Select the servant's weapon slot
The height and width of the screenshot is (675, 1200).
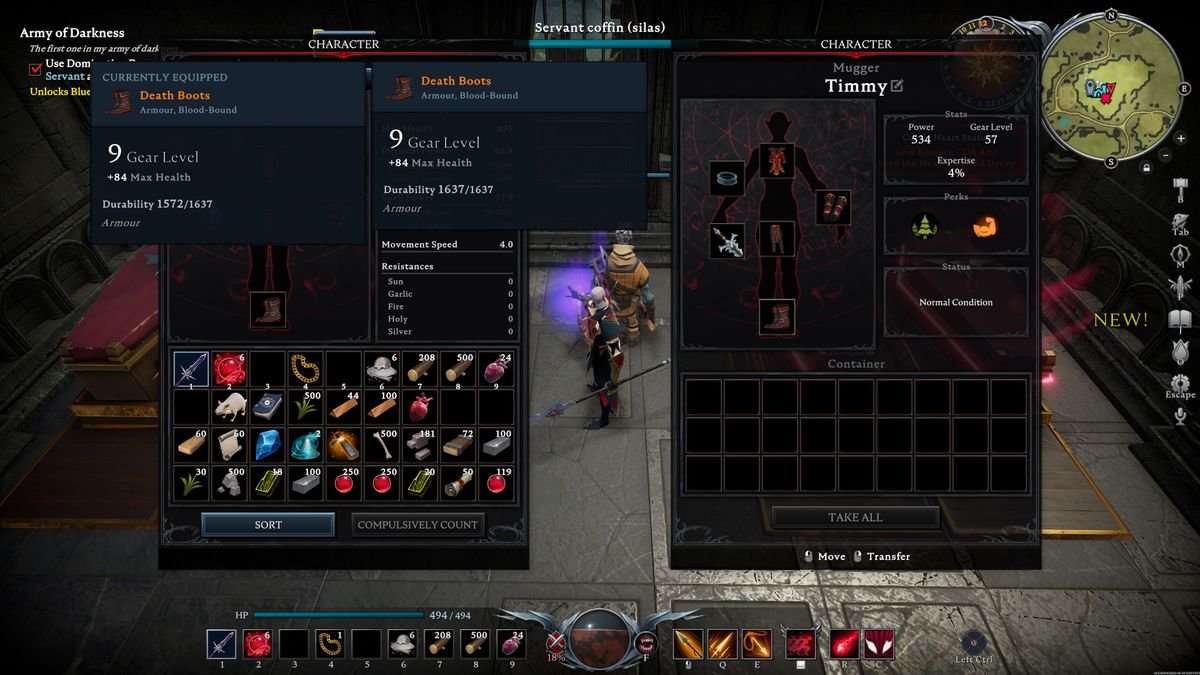[x=727, y=241]
